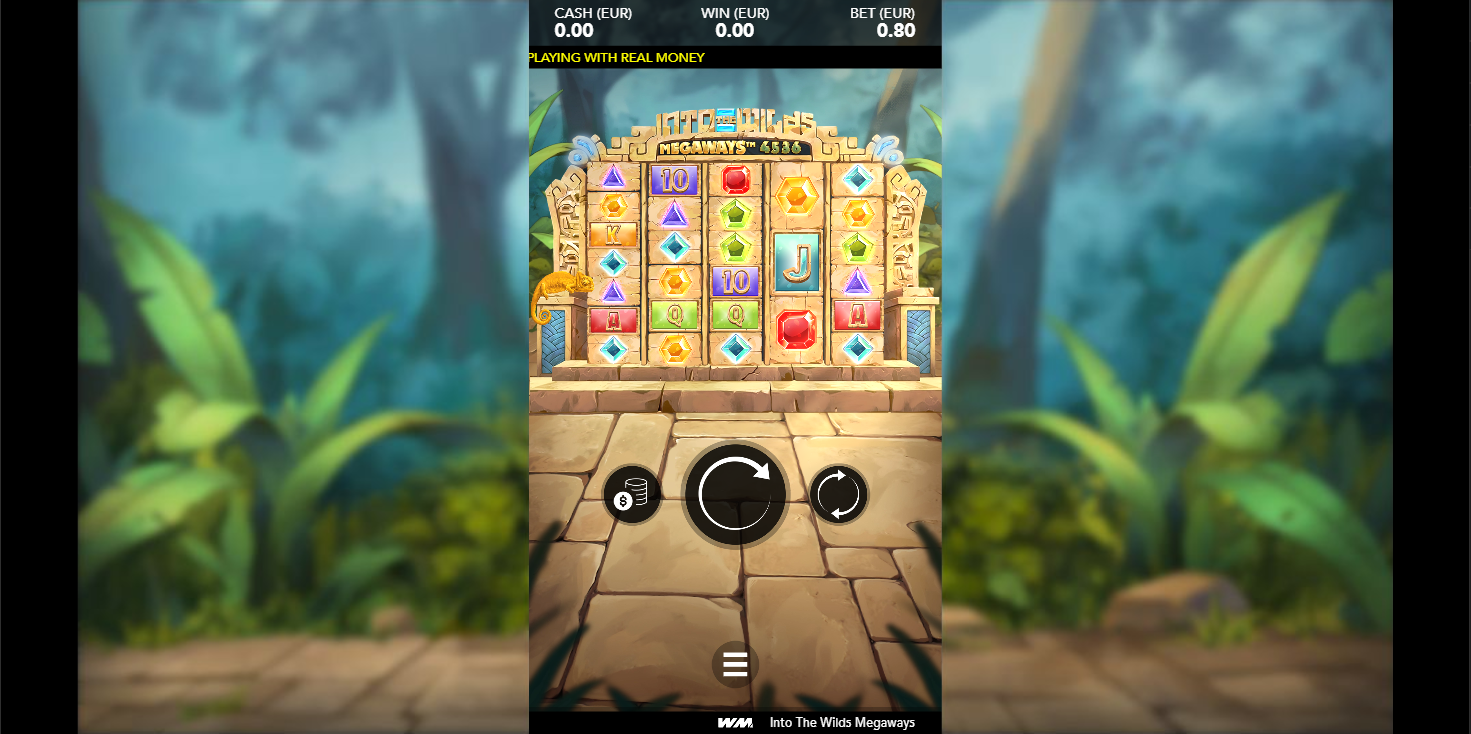This screenshot has width=1471, height=734.
Task: Click the PLAYING WITH REAL MONEY banner
Action: (x=616, y=57)
